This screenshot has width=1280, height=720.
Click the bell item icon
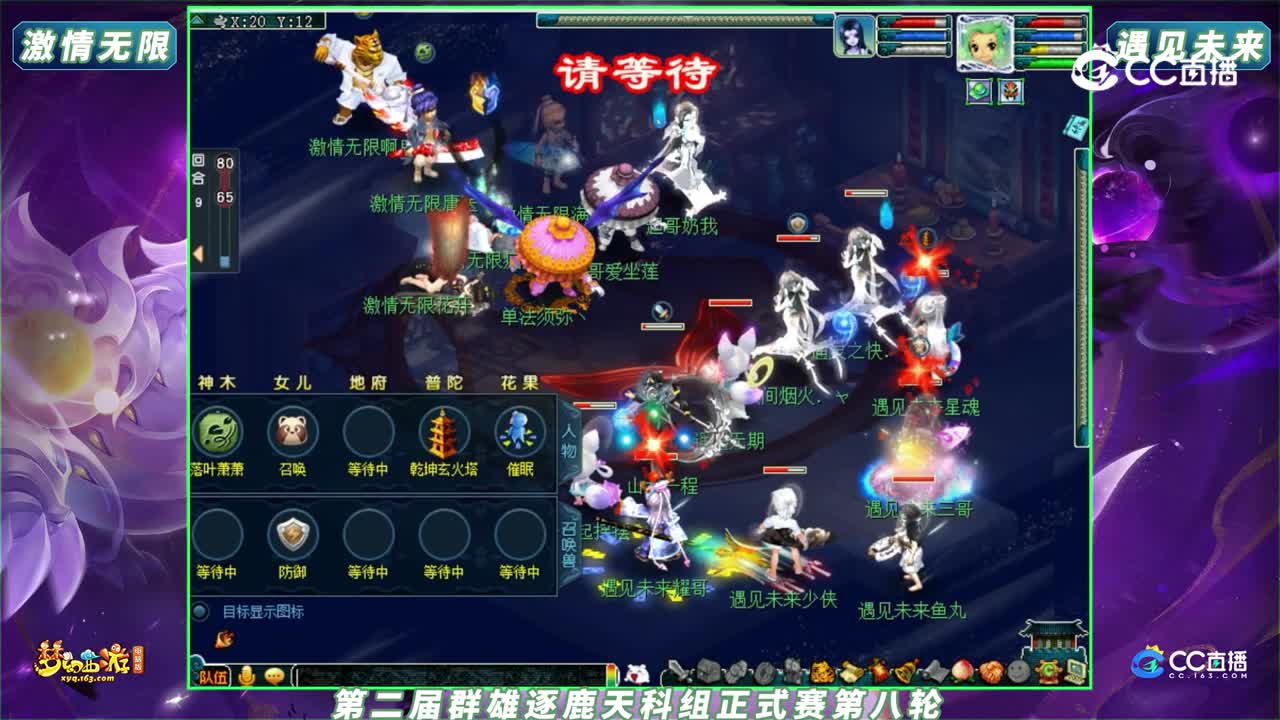tap(903, 672)
